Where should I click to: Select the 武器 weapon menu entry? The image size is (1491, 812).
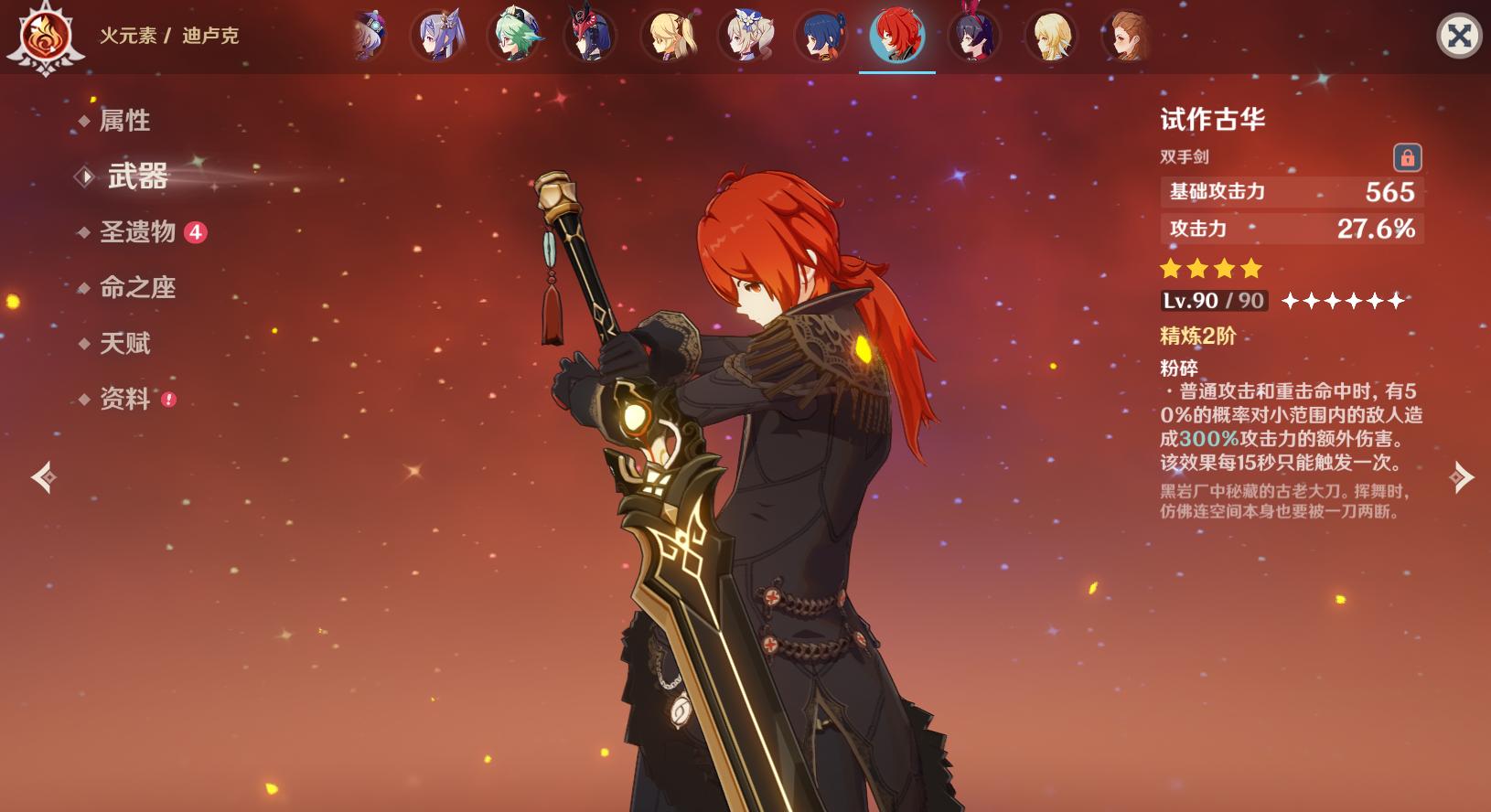click(137, 176)
